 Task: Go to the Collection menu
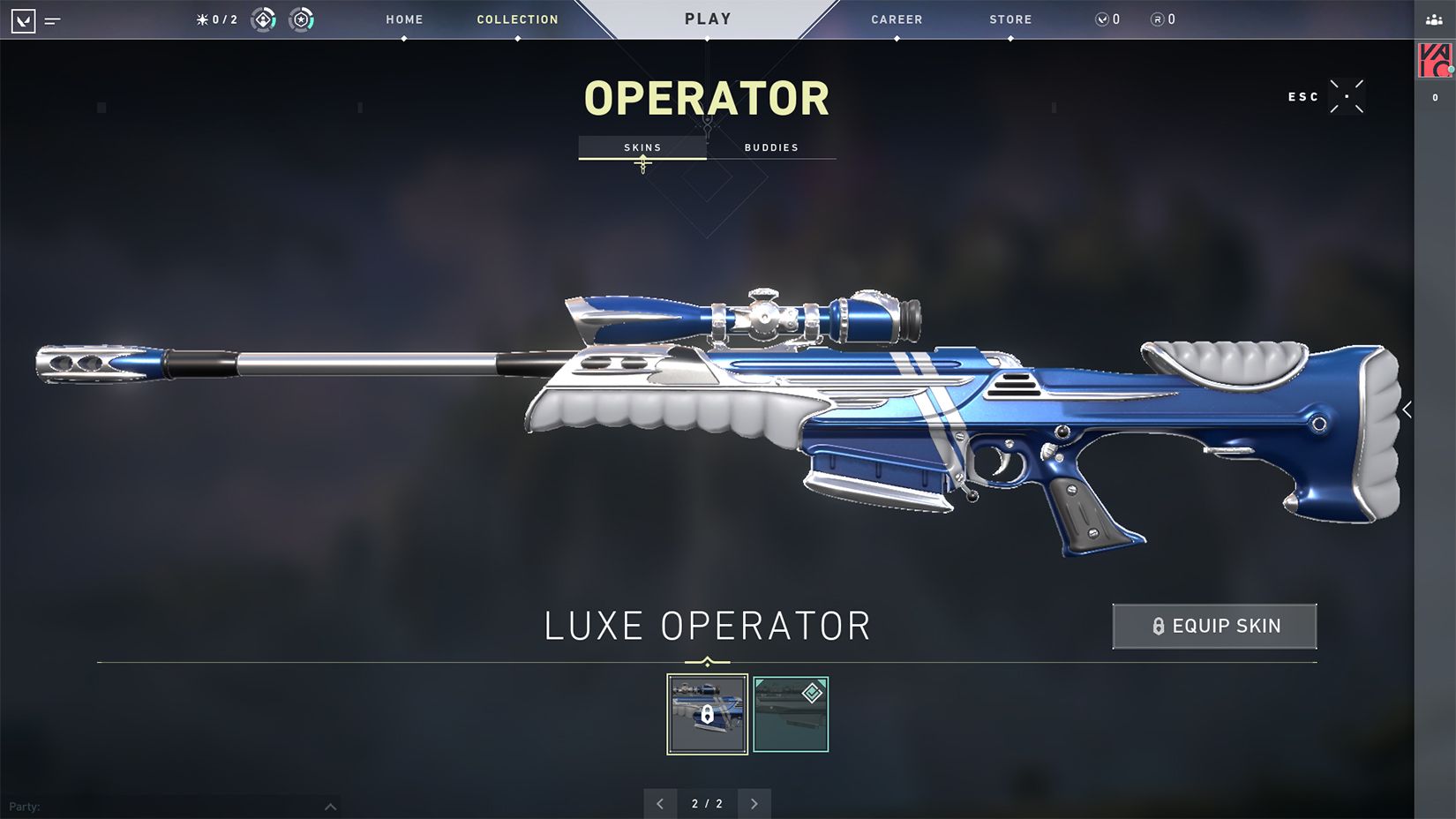(517, 19)
